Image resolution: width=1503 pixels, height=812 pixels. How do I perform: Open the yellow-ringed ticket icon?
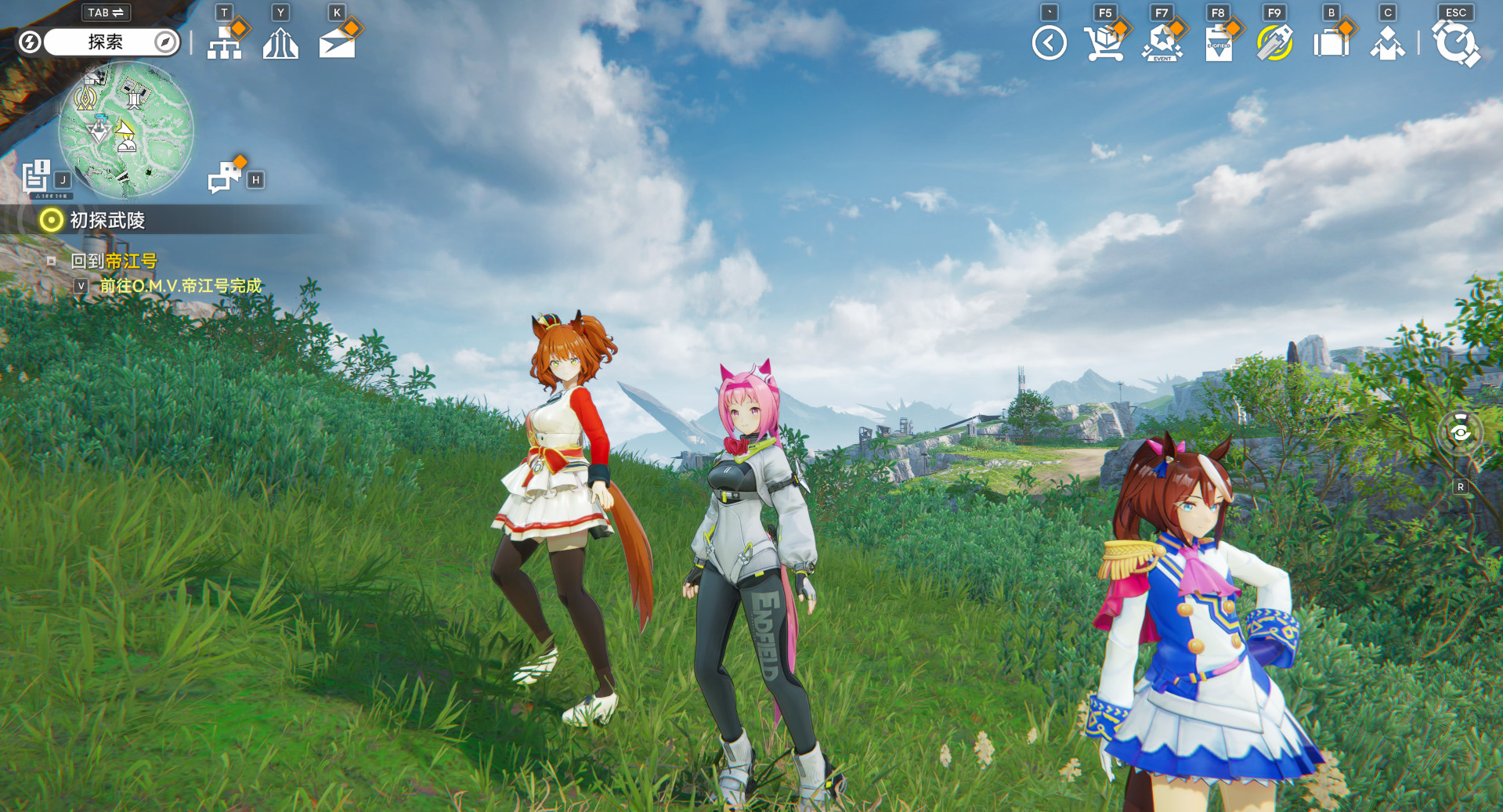pos(1274,43)
